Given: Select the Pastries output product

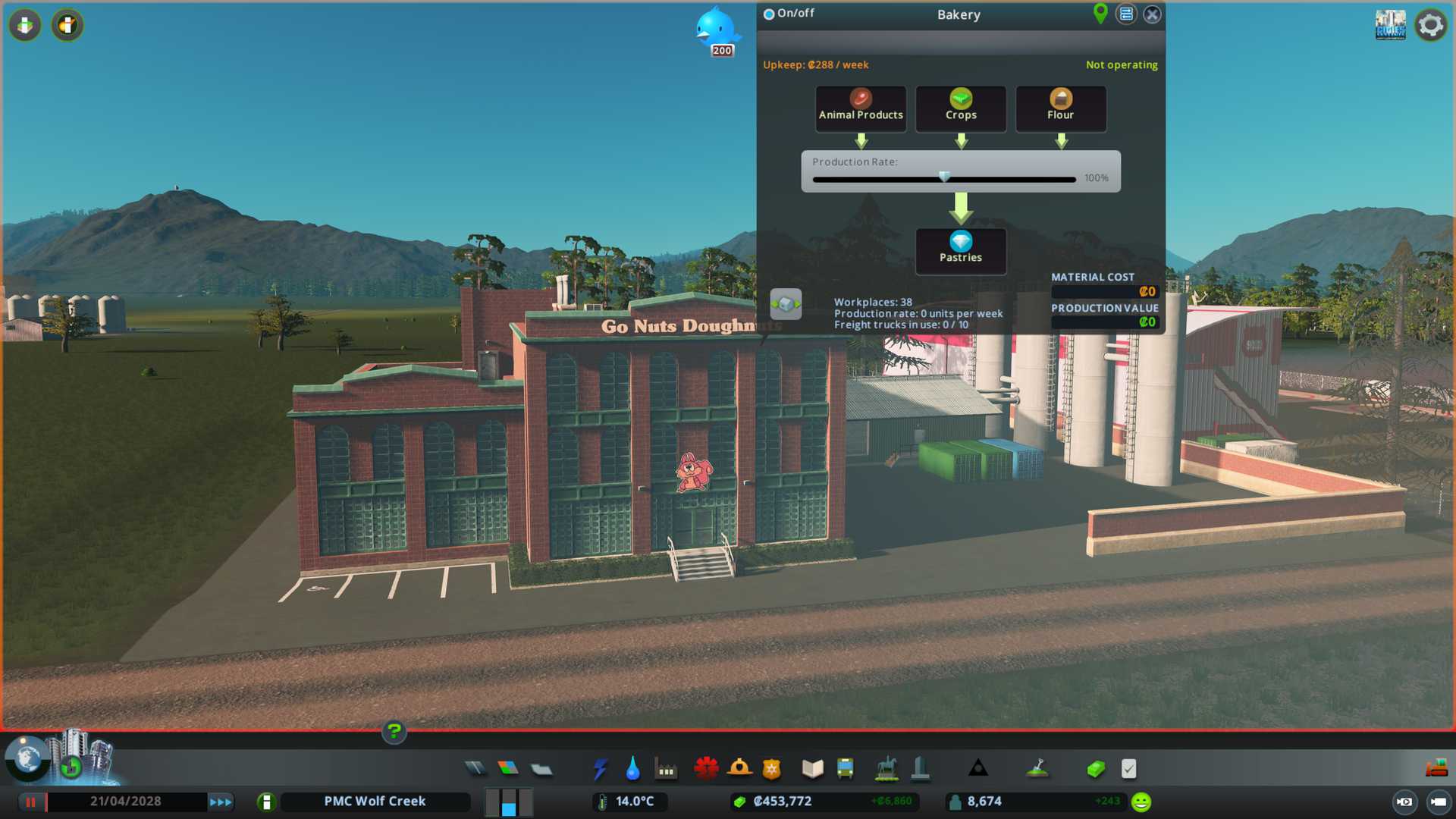Looking at the screenshot, I should [x=961, y=250].
